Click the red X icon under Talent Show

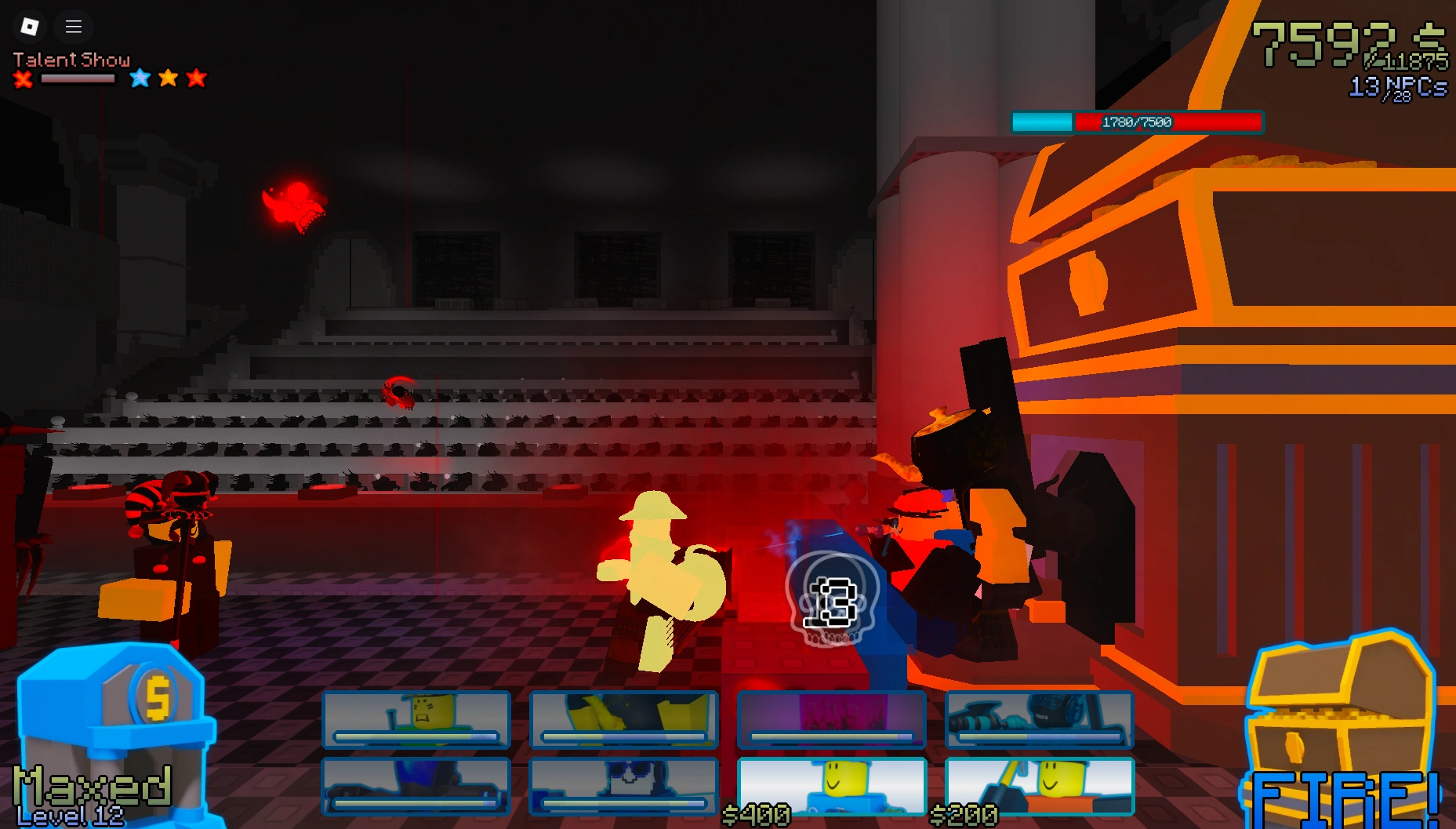click(23, 79)
